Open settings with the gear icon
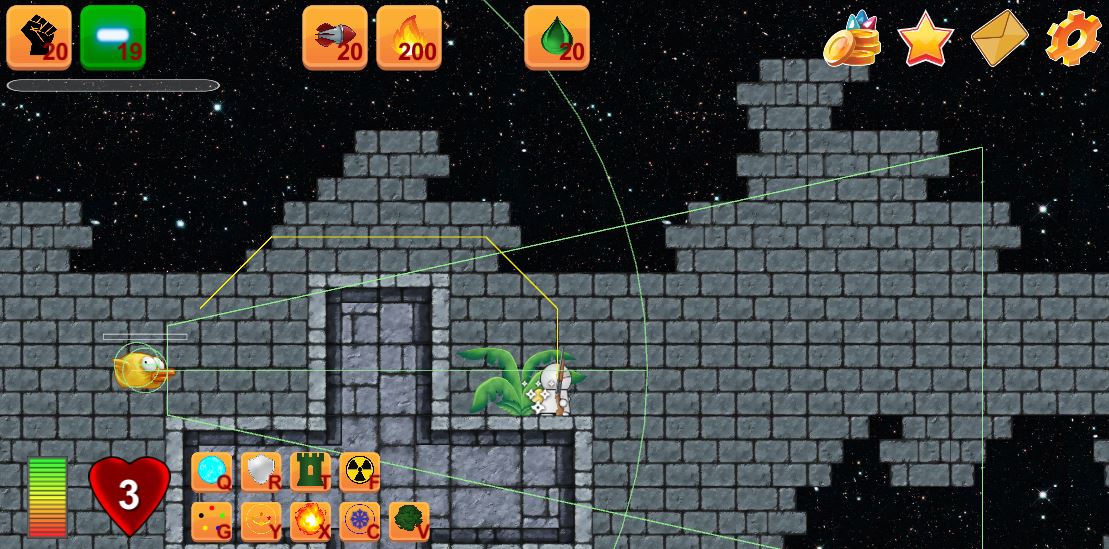Image resolution: width=1109 pixels, height=549 pixels. (x=1073, y=39)
